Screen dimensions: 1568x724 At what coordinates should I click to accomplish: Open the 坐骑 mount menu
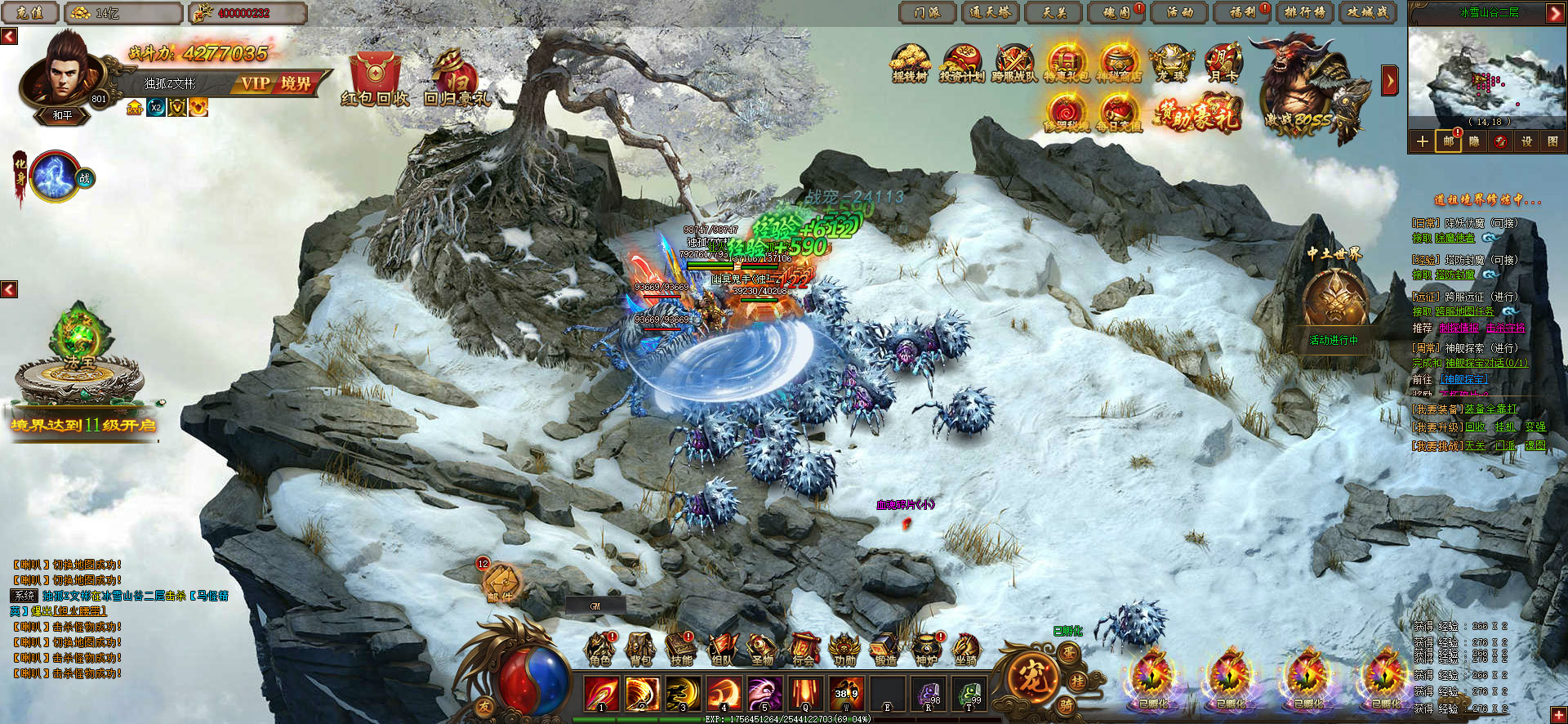point(966,650)
